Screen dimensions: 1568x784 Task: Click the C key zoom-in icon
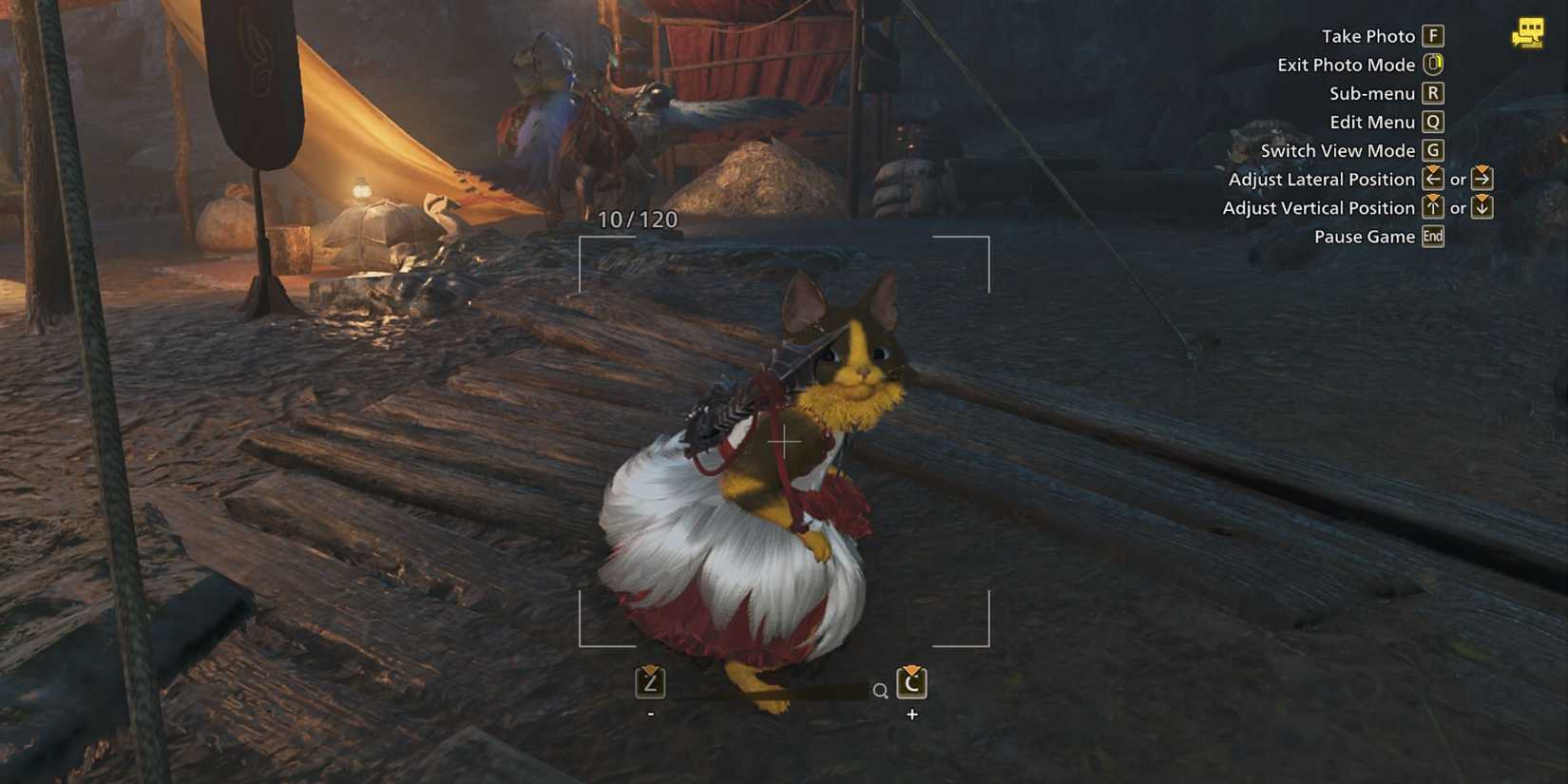(x=912, y=684)
